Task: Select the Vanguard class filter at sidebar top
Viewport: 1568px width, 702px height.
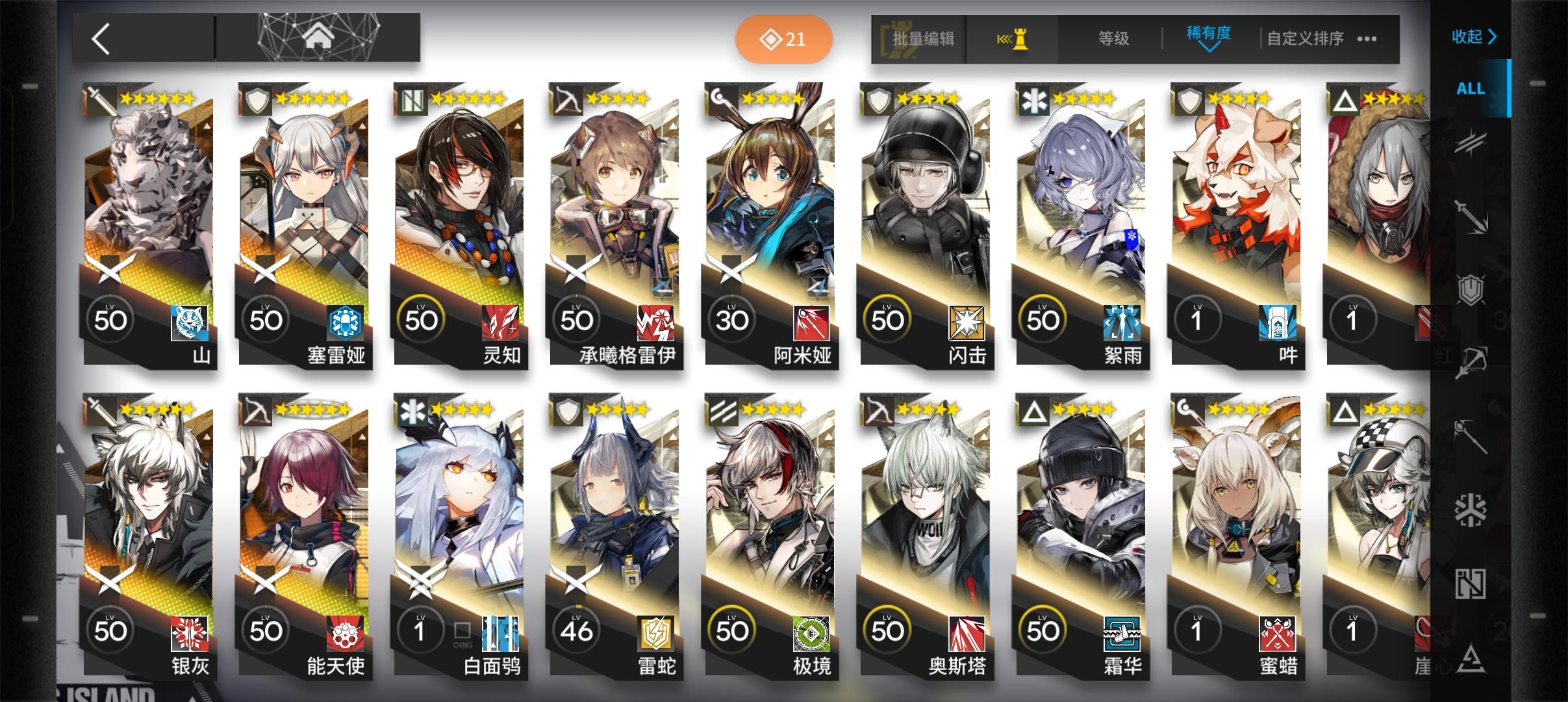Action: pos(1473,142)
